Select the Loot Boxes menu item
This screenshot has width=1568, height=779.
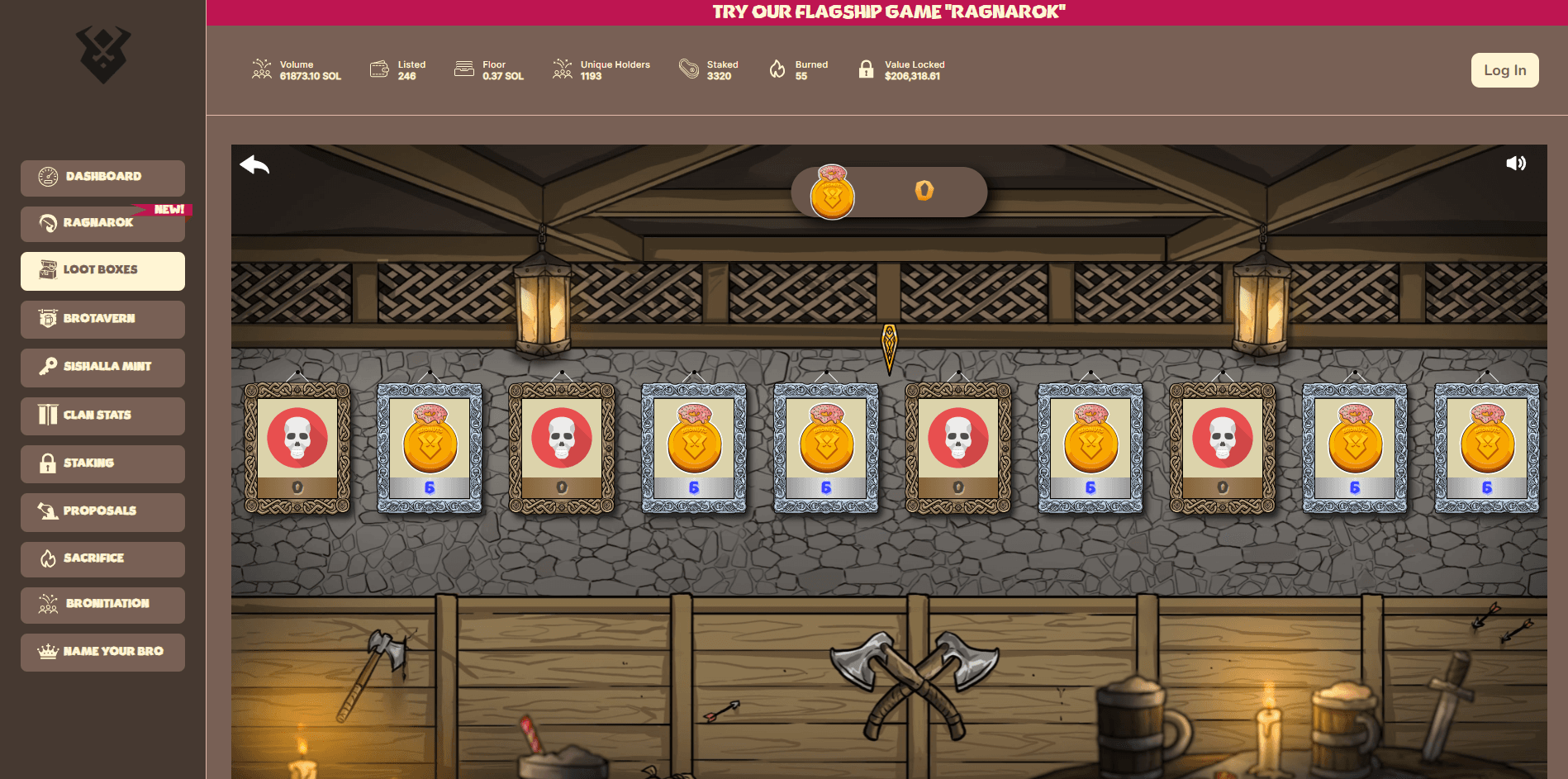(102, 270)
